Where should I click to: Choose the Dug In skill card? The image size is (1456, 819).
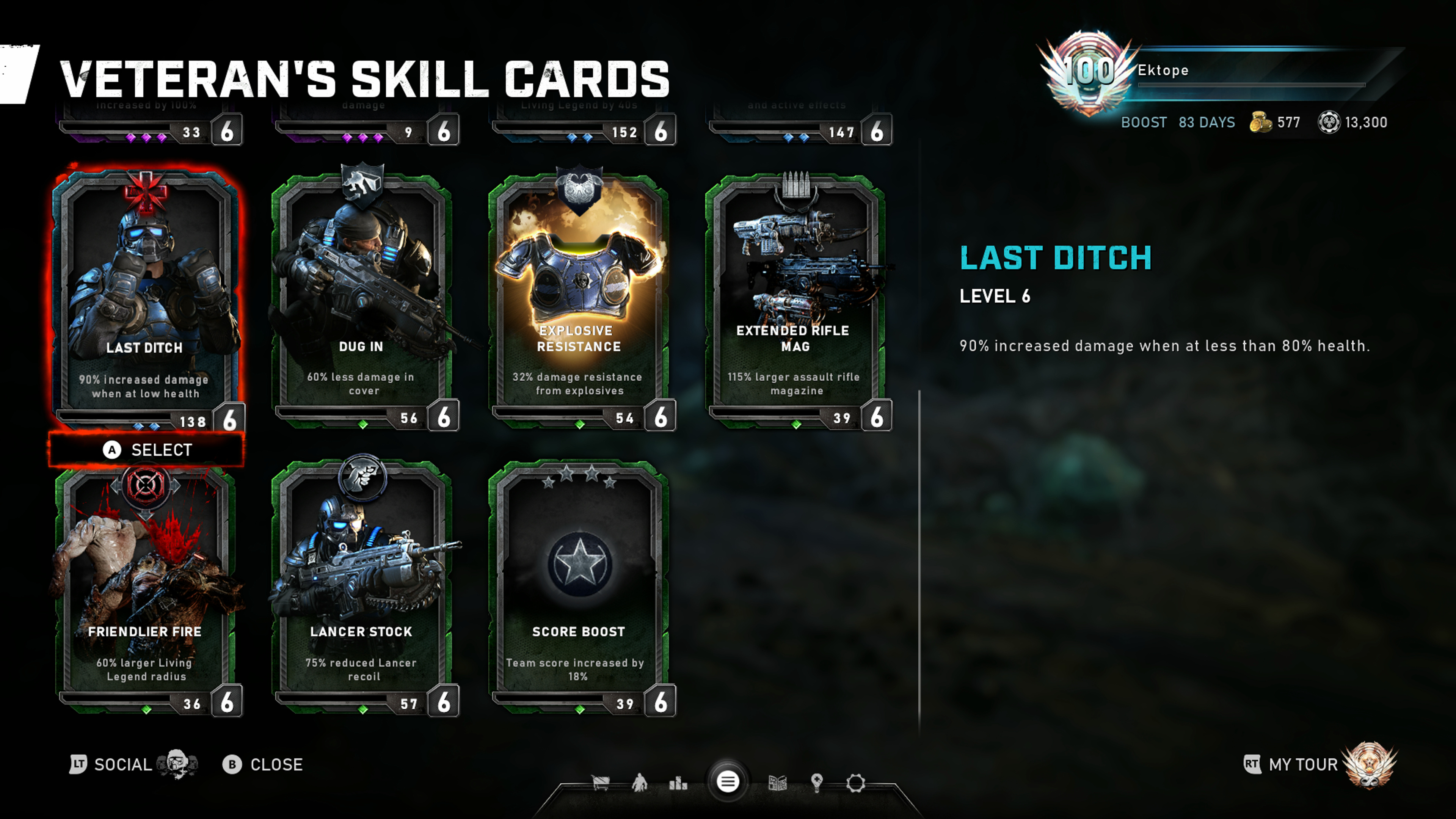tap(362, 294)
